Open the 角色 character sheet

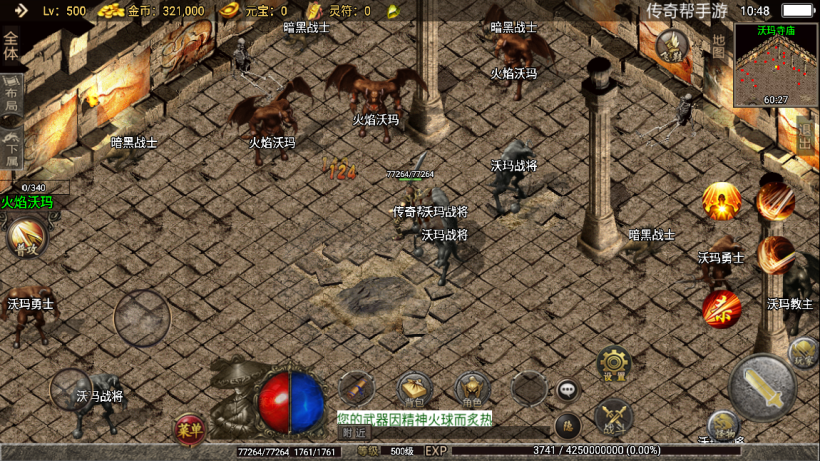point(473,390)
